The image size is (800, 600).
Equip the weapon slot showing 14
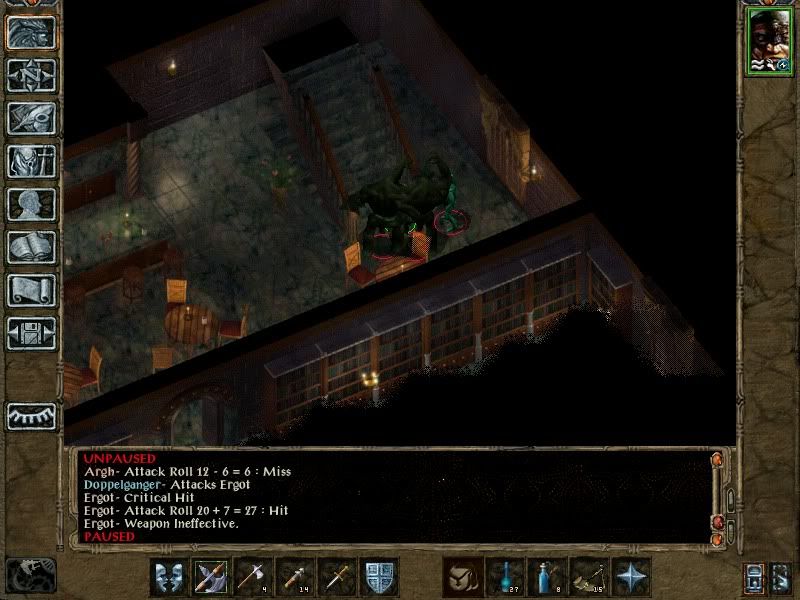coord(294,577)
